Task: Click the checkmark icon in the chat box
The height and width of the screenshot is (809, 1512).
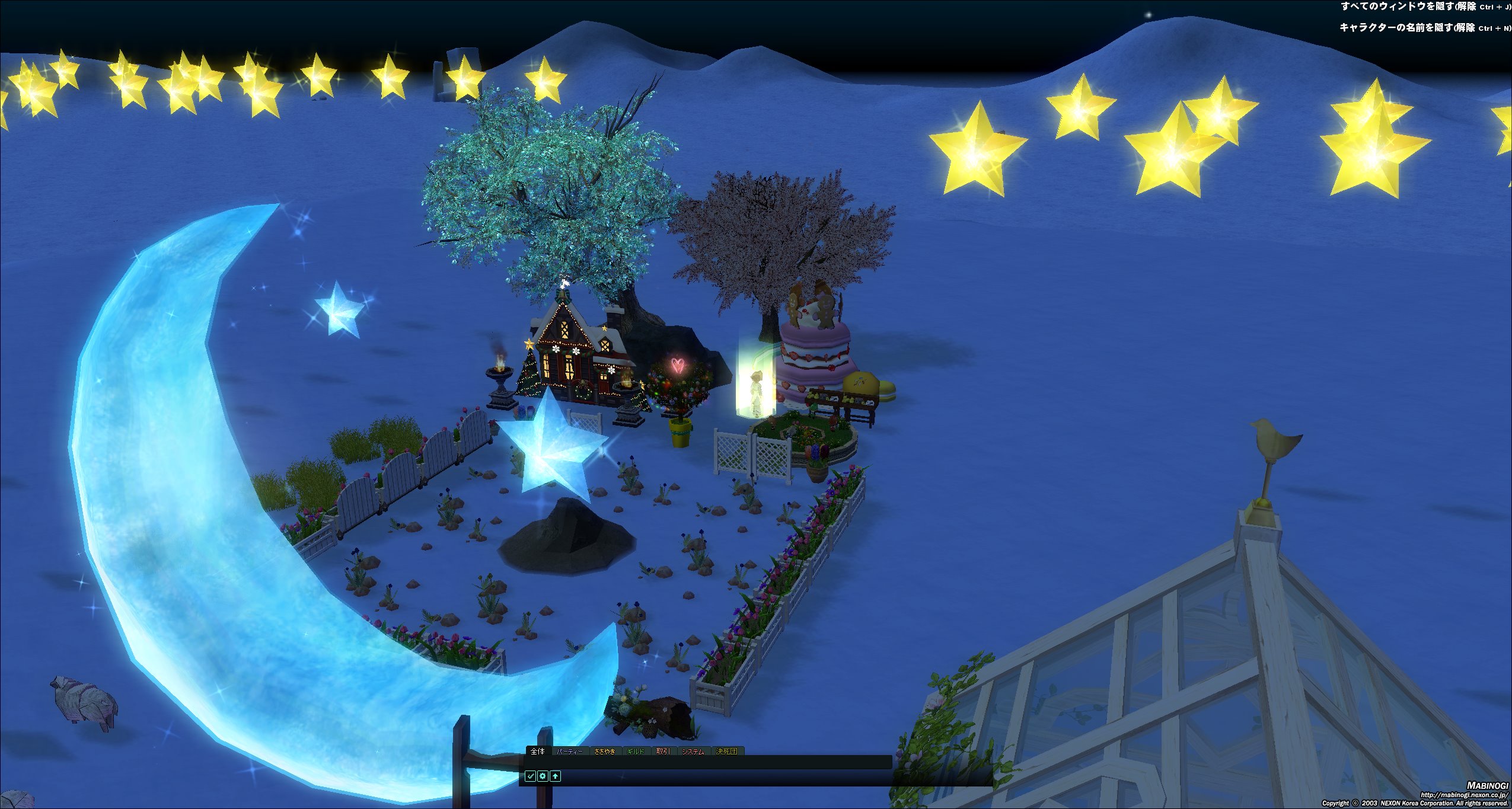Action: (x=530, y=776)
